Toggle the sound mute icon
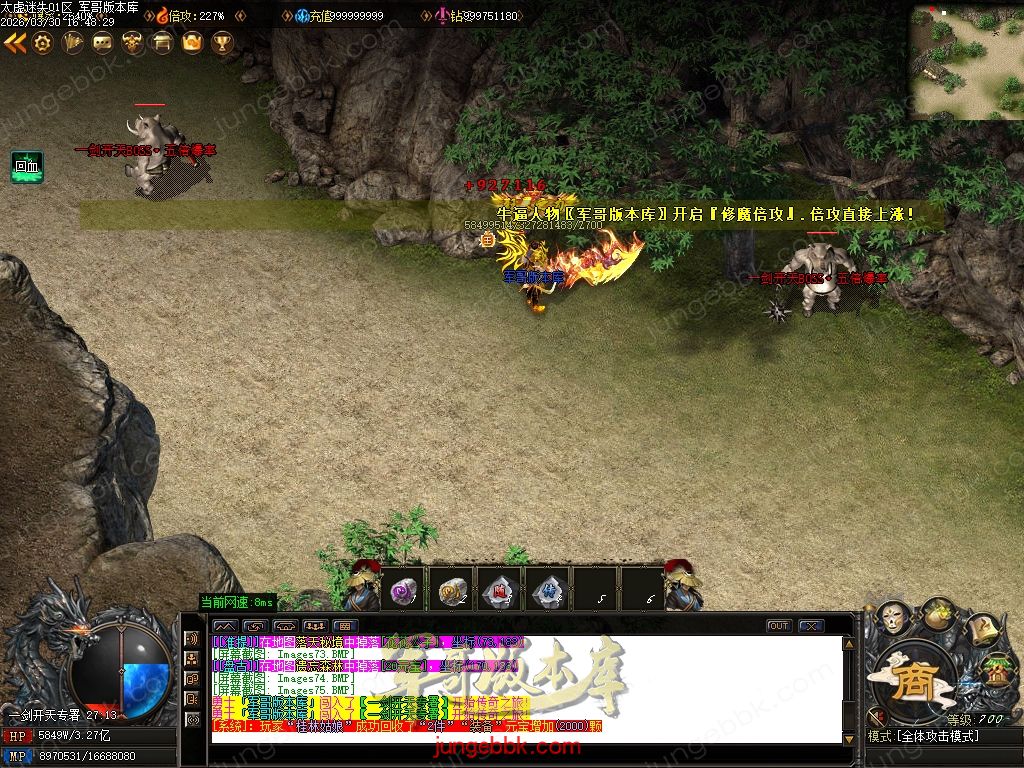Image resolution: width=1024 pixels, height=768 pixels. [876, 715]
